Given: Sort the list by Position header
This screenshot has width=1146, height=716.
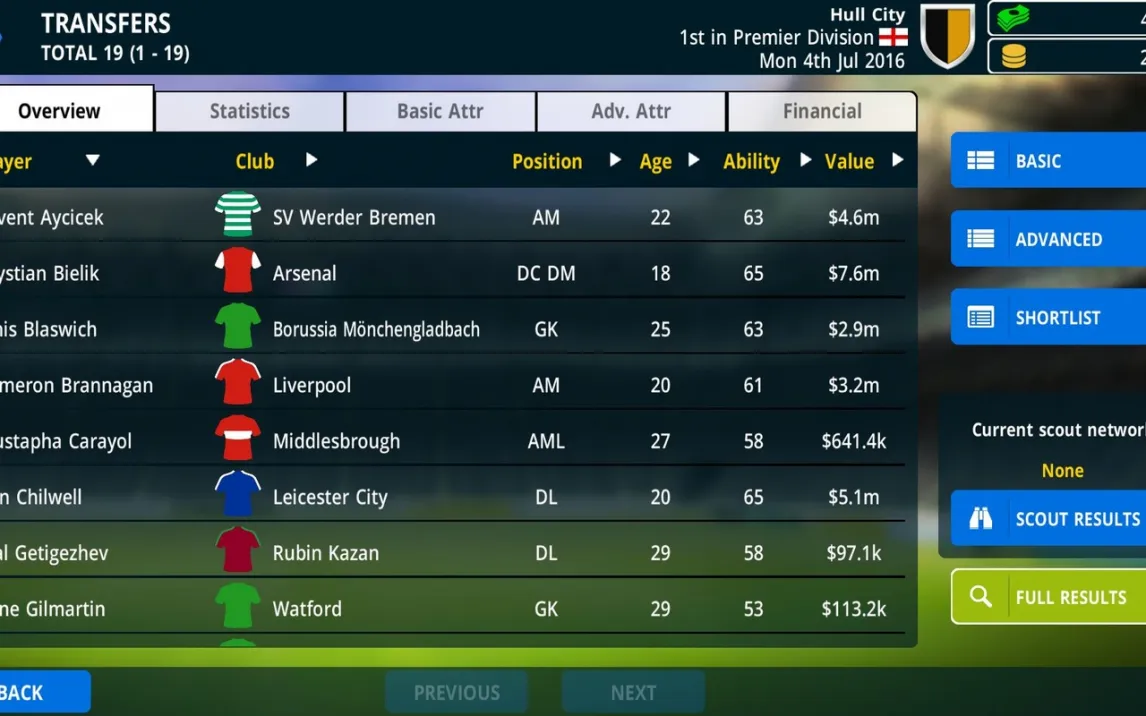Looking at the screenshot, I should [547, 161].
